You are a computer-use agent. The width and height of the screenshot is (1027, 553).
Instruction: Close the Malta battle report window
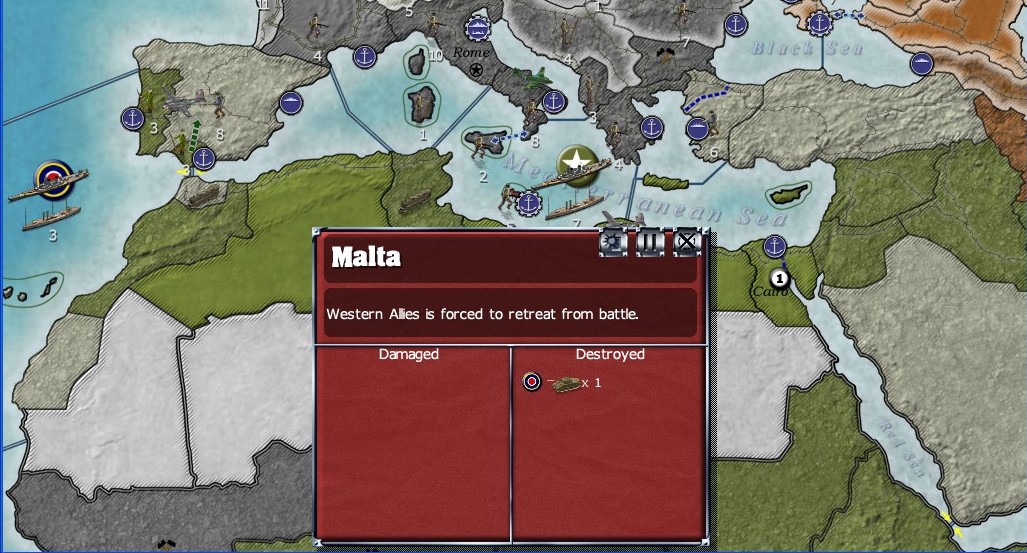point(686,242)
